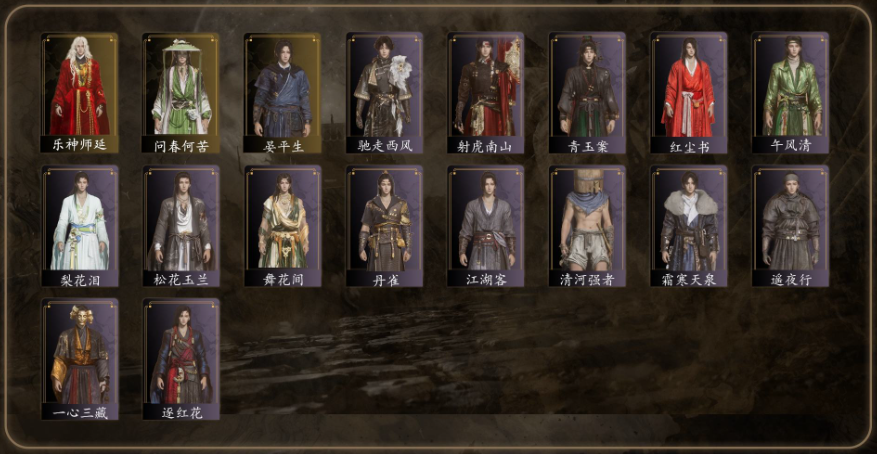Pick the 逐红花 costume card

(x=181, y=360)
